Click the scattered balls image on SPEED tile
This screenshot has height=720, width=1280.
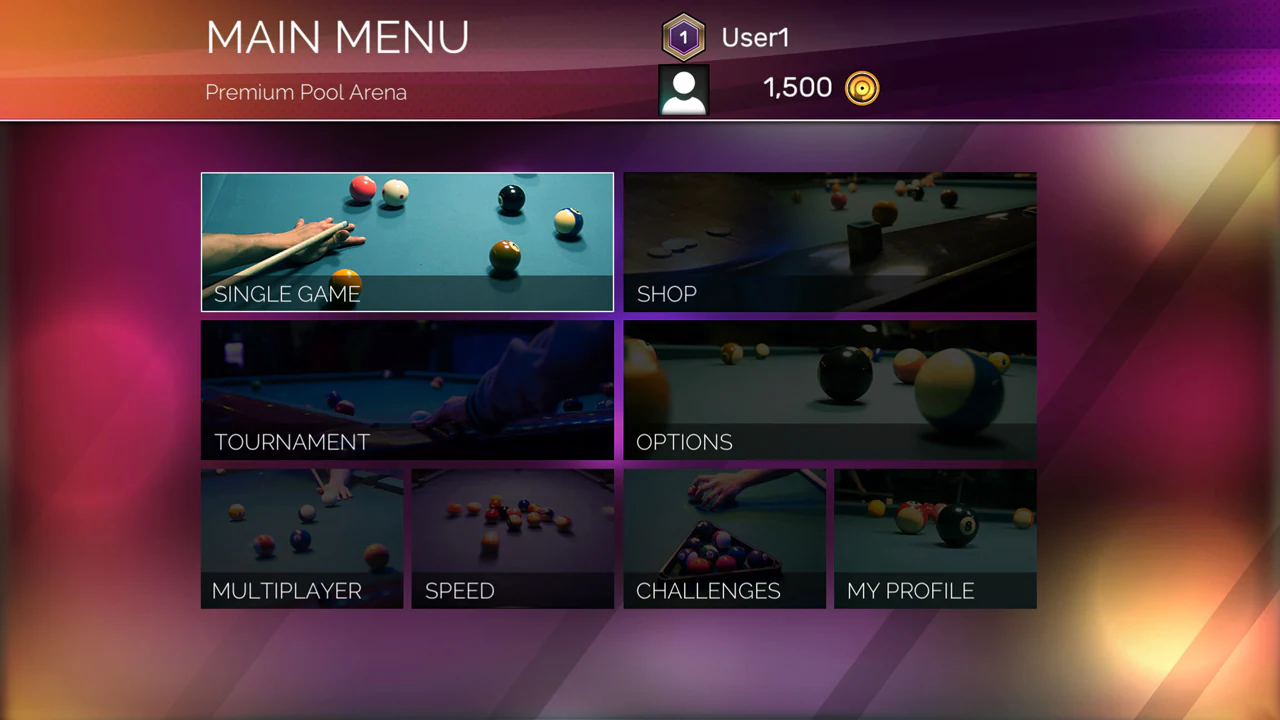point(512,520)
